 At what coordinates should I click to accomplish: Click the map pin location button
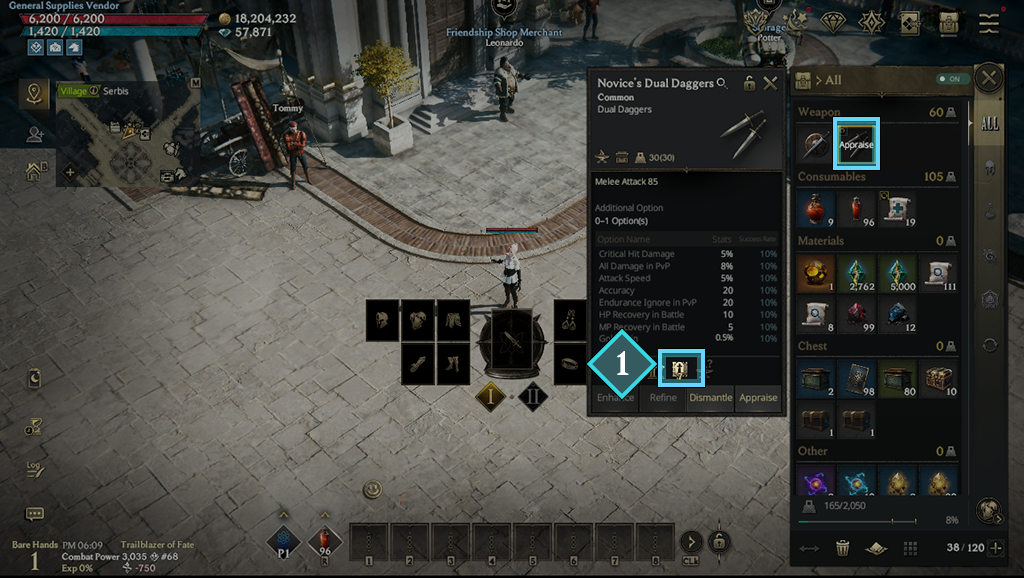point(36,94)
